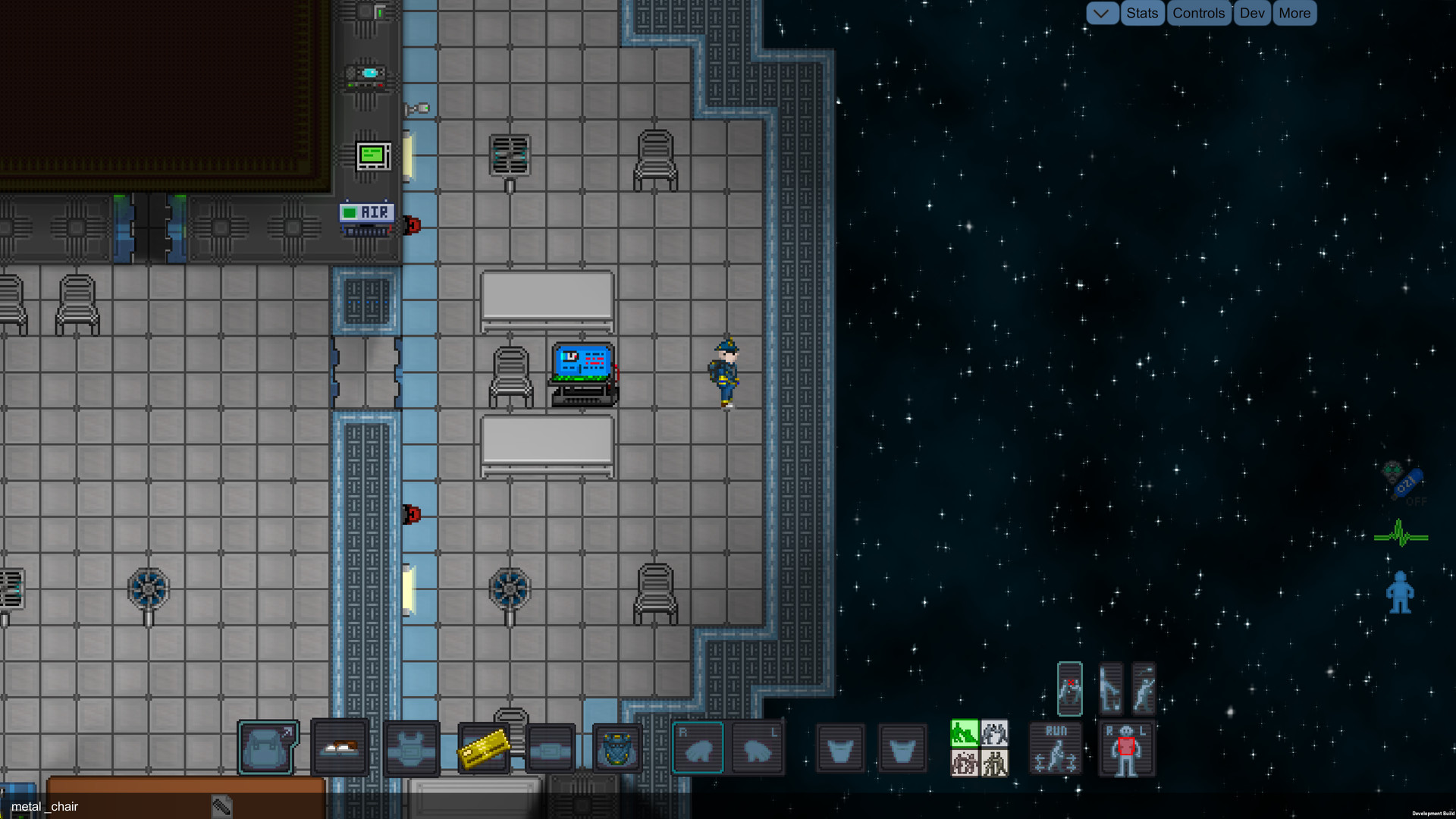Select the right hand slot marked R
1456x819 pixels.
[x=698, y=747]
